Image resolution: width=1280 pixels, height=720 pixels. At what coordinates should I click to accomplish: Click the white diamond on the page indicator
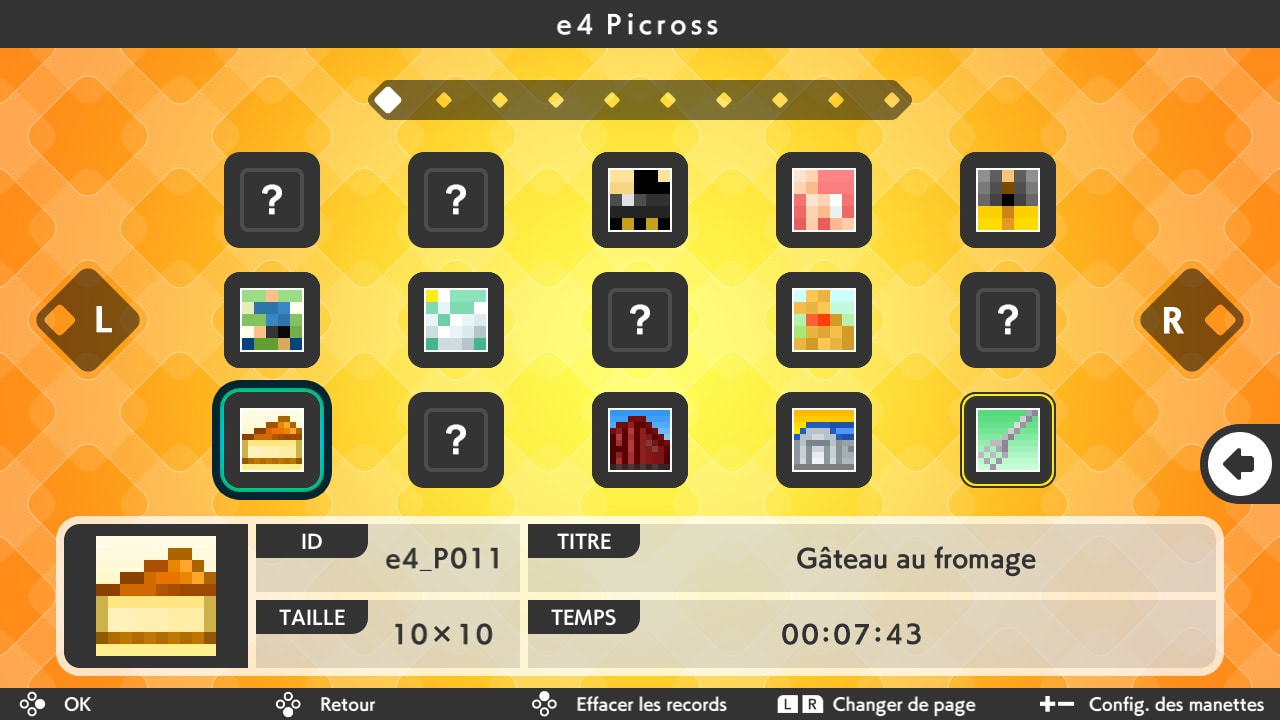point(388,99)
